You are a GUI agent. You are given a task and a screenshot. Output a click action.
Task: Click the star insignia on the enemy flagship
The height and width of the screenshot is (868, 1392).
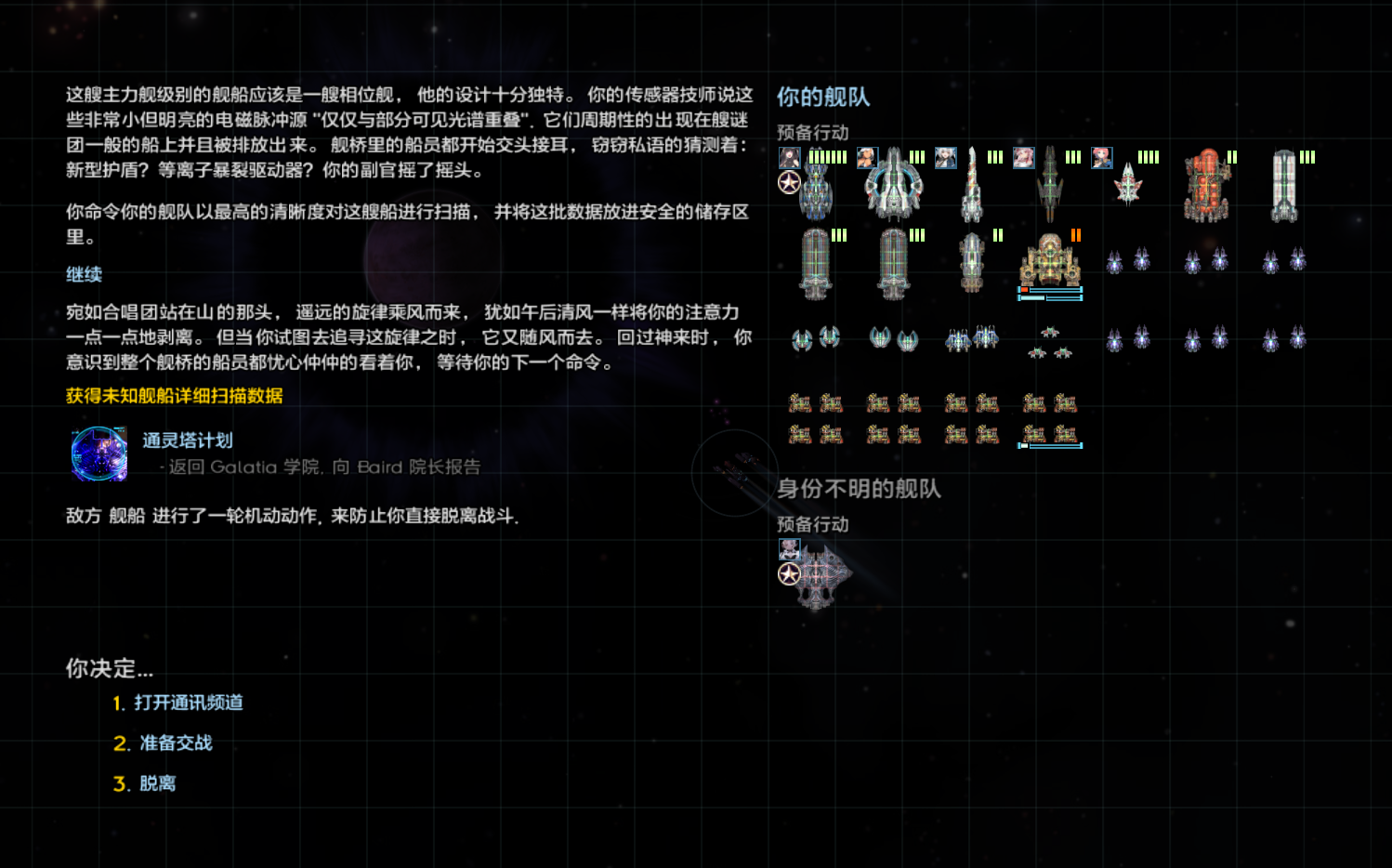click(788, 574)
